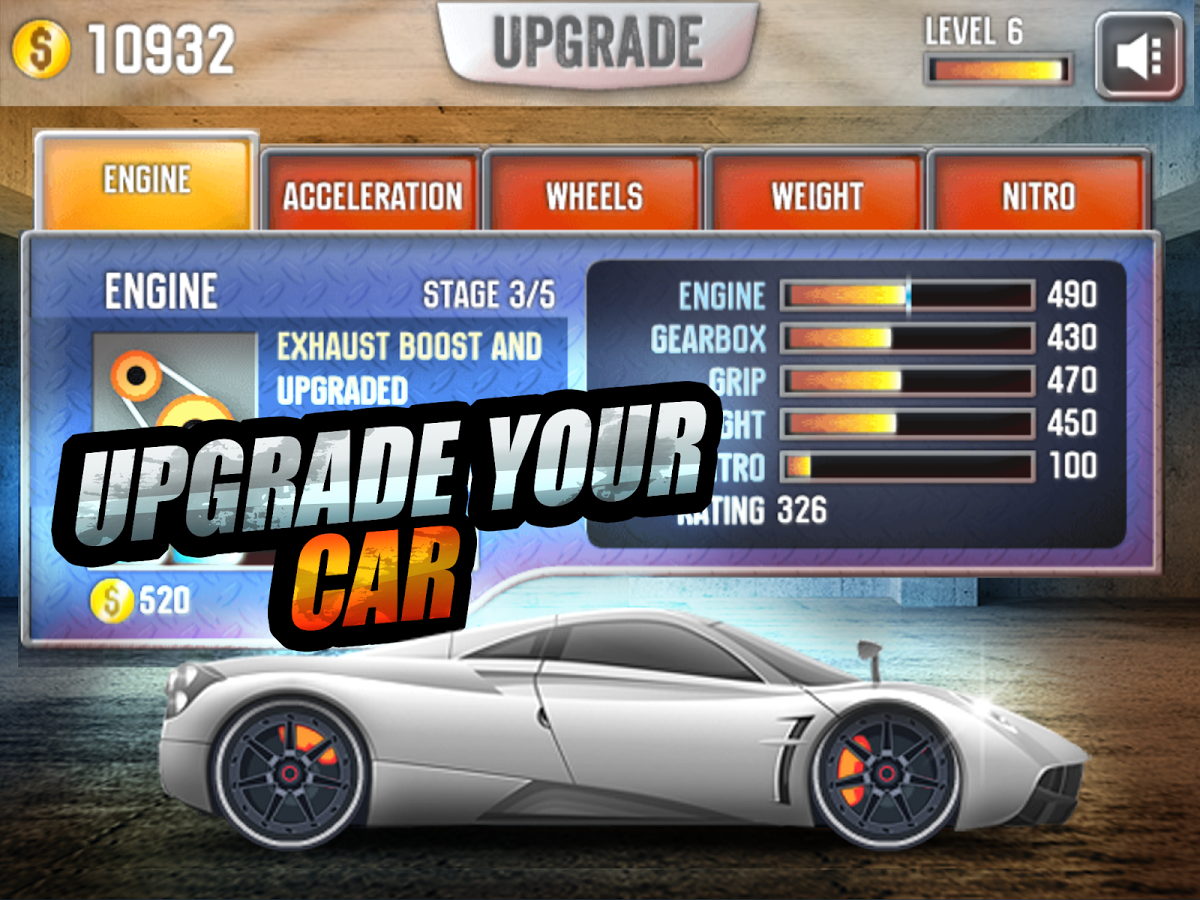The image size is (1200, 900).
Task: Switch to the Engine tab
Action: point(147,181)
